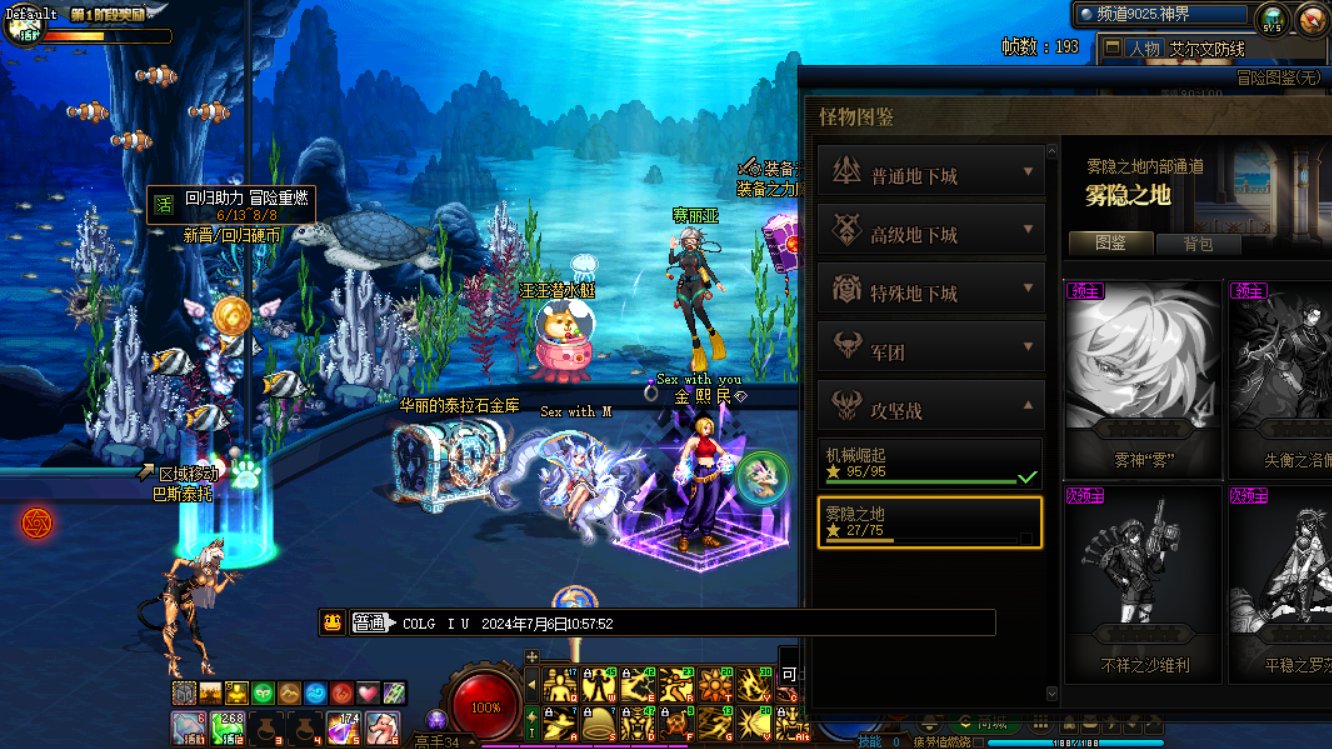
Task: View the 雾神"雾" monster card
Action: 1143,378
